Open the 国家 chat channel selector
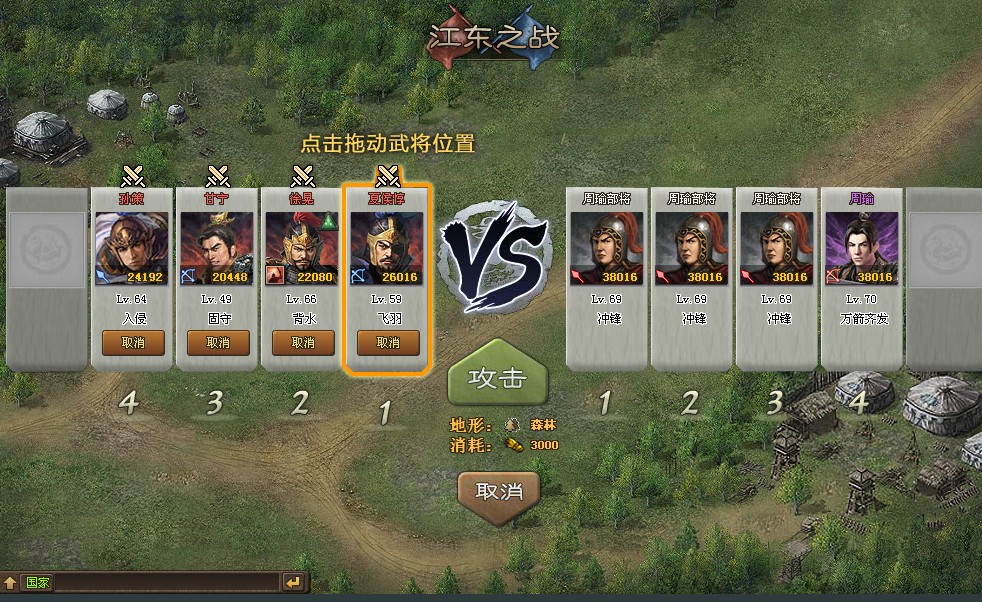 (x=38, y=582)
